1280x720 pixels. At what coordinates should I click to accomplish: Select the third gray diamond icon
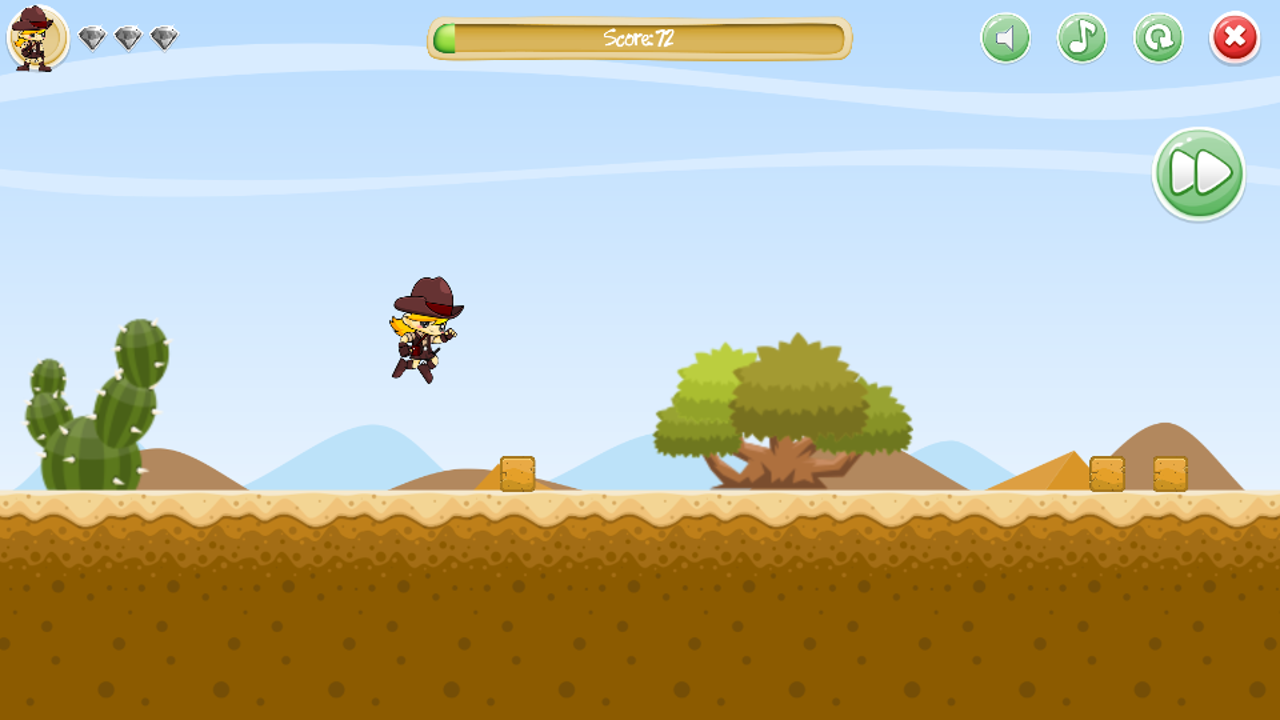(163, 38)
